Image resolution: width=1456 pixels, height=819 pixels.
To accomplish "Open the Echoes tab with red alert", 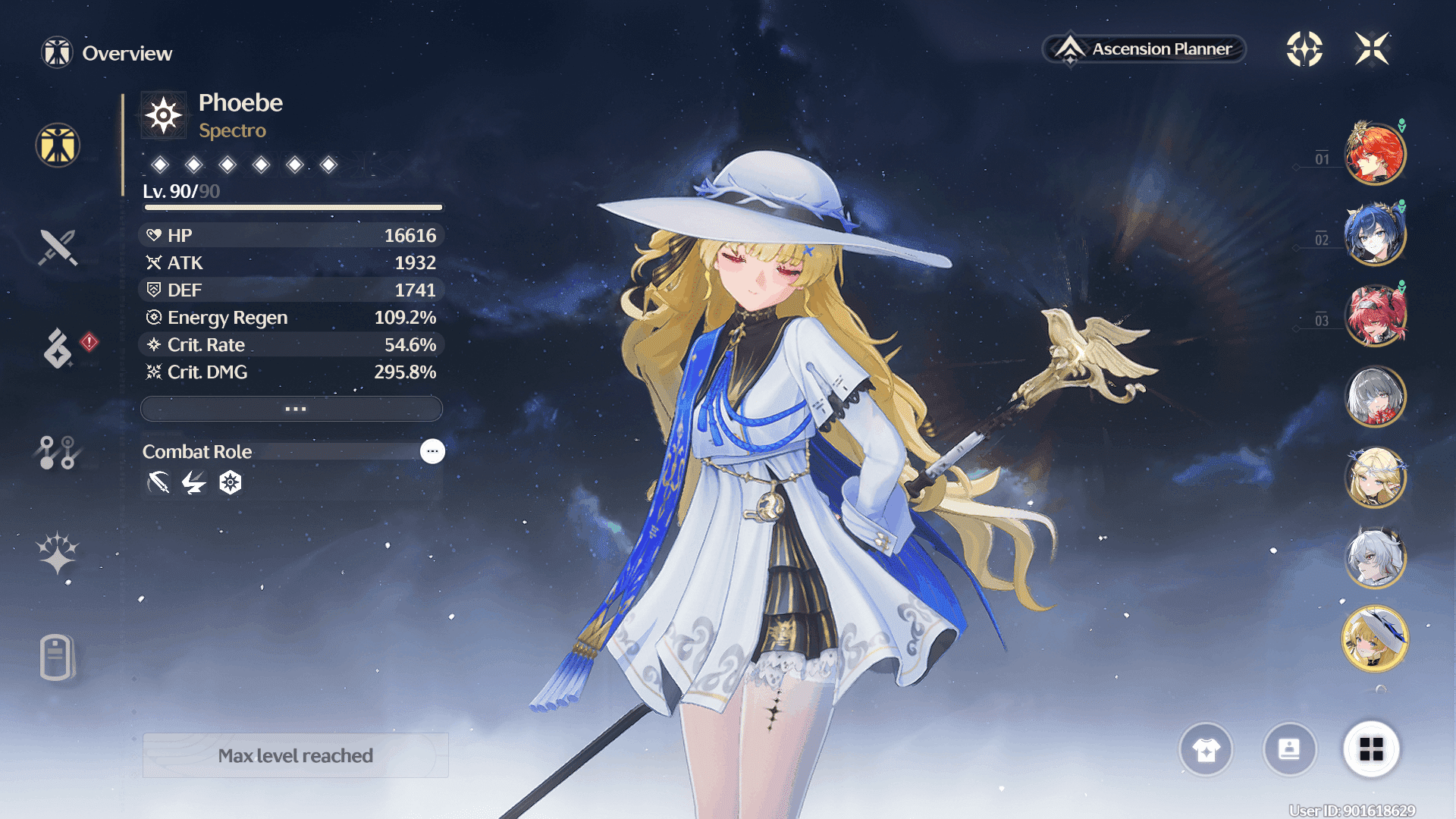I will pos(58,348).
